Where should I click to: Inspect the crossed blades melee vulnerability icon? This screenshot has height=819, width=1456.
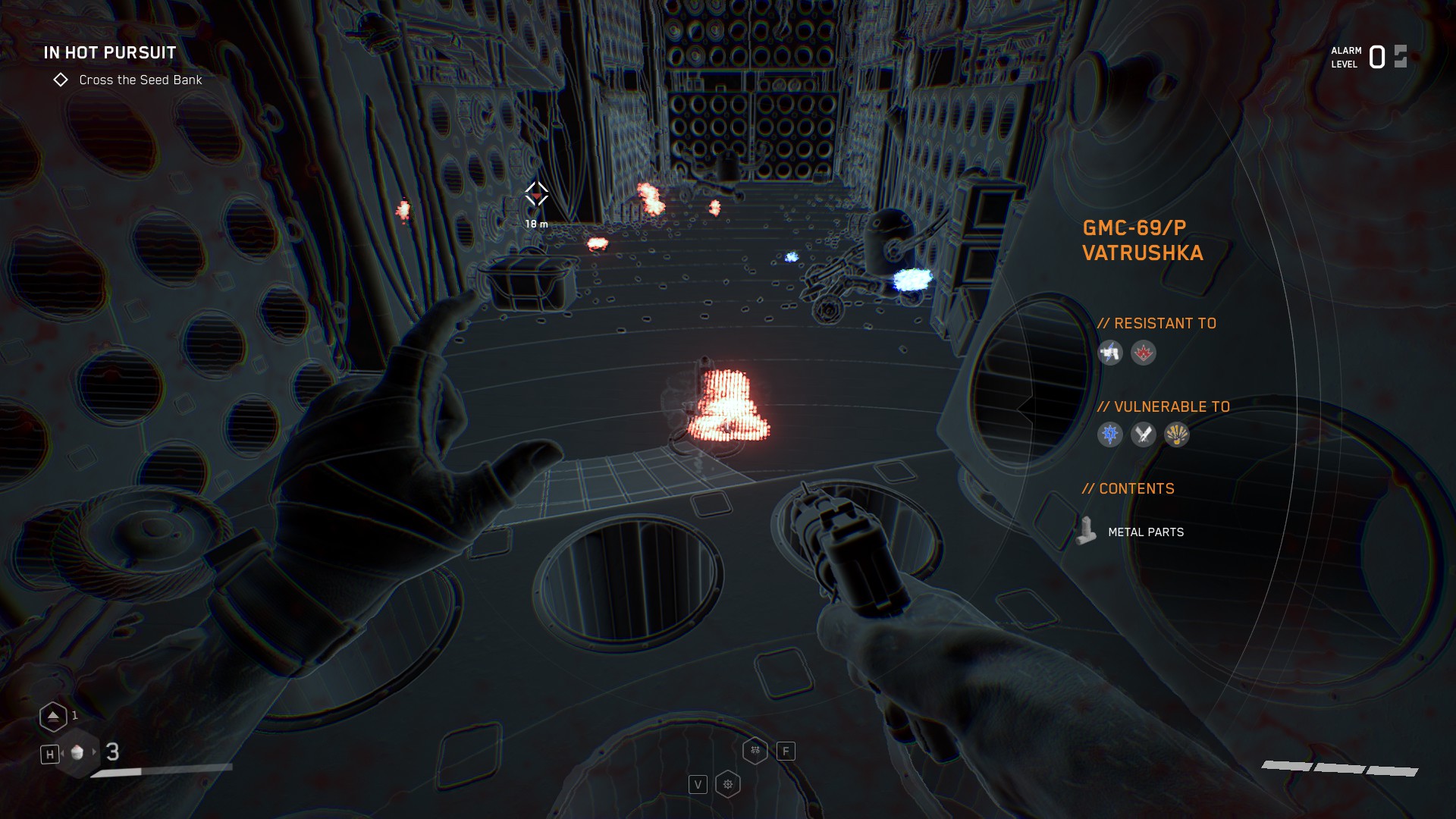tap(1144, 435)
